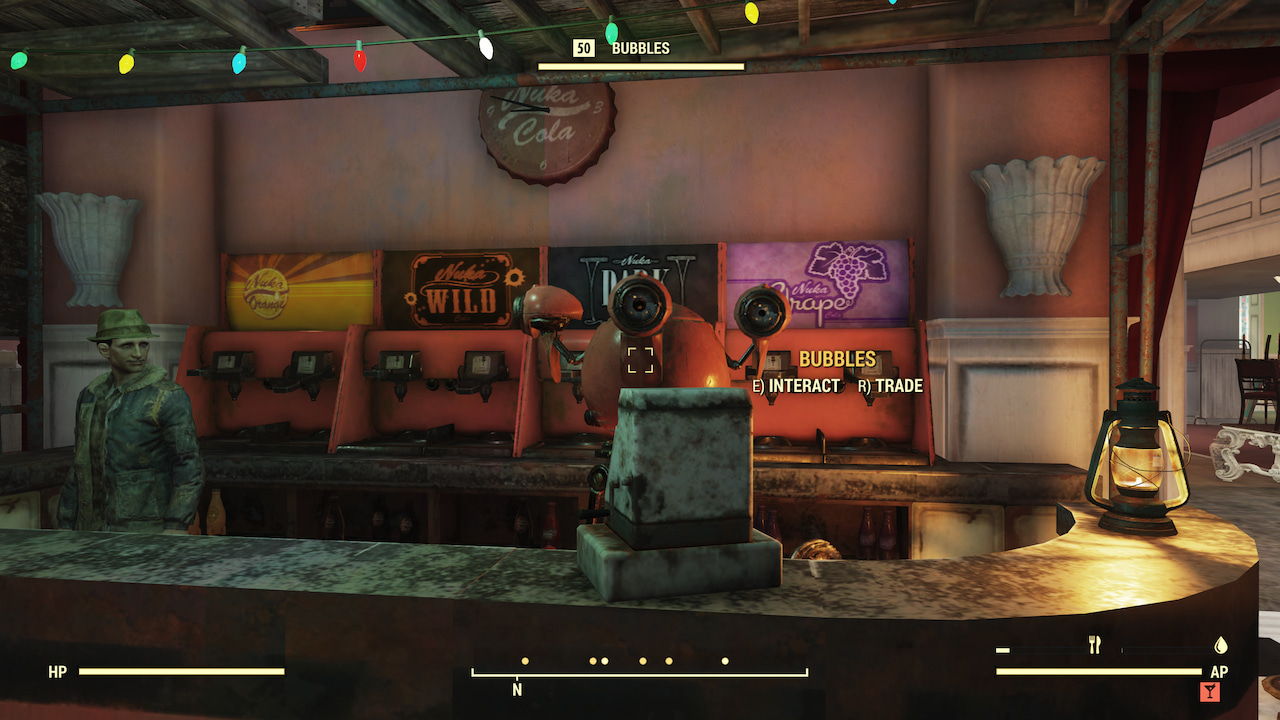Click the E) INTERACT prompt
Viewport: 1280px width, 720px height.
click(798, 385)
